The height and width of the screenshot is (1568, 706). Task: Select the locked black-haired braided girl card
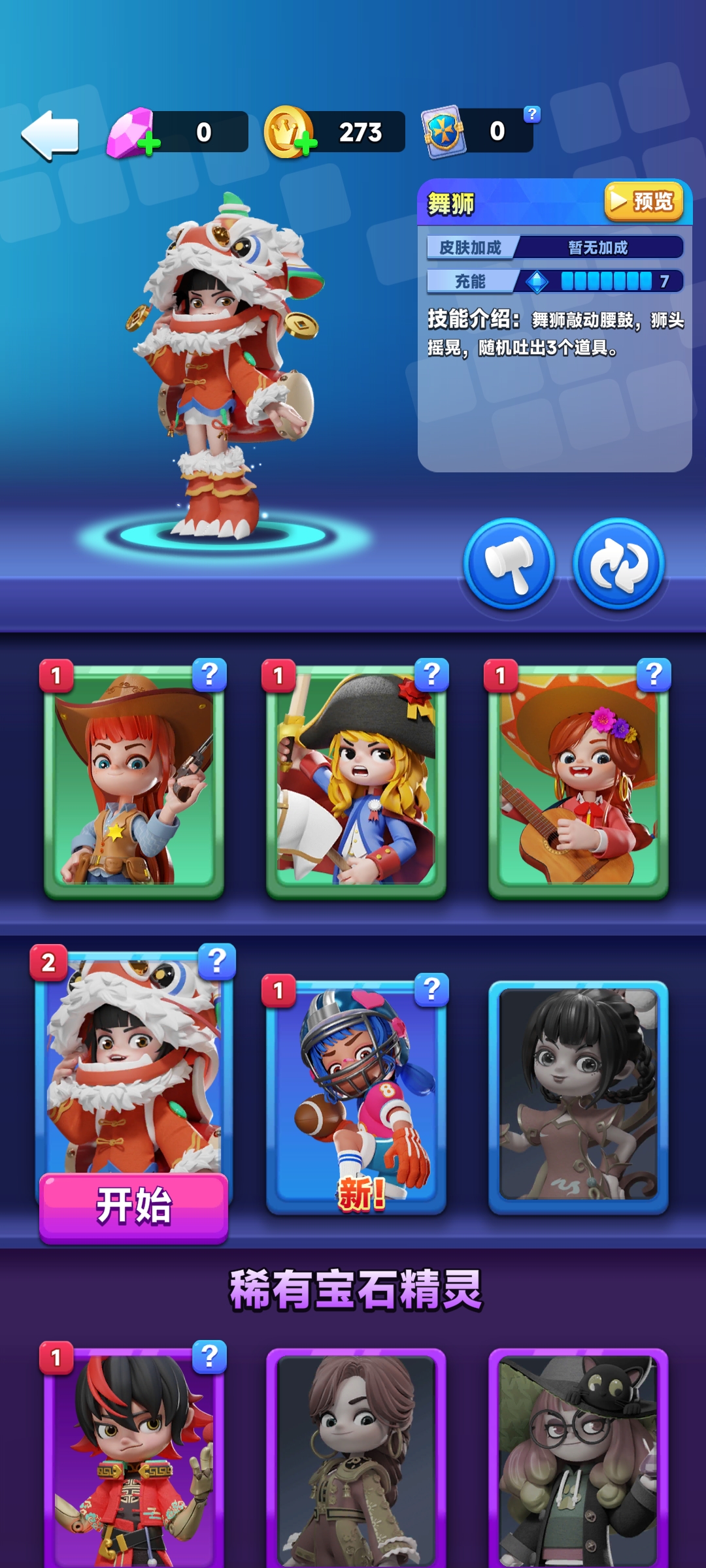tap(579, 1096)
